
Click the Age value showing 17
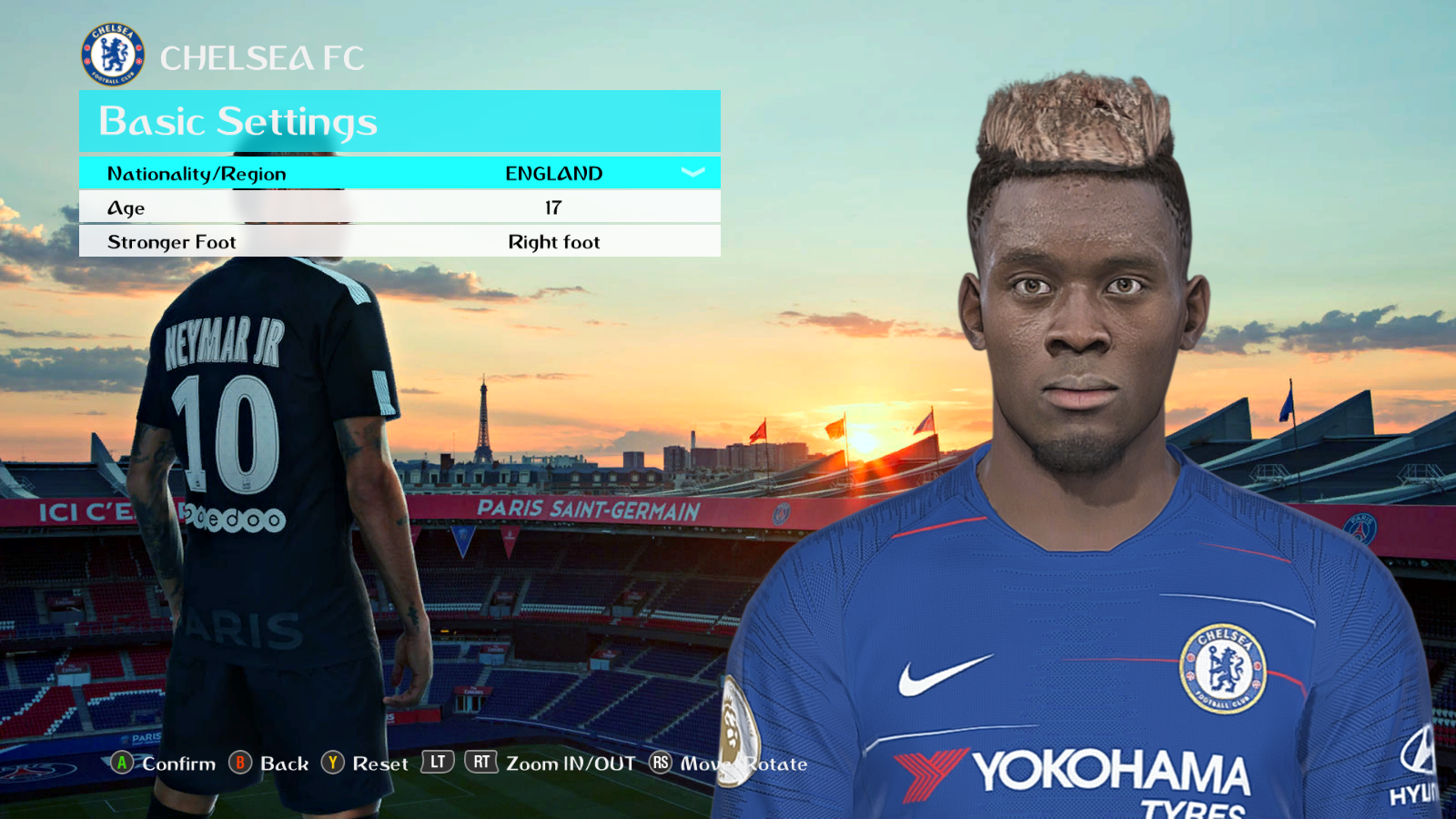pyautogui.click(x=553, y=207)
